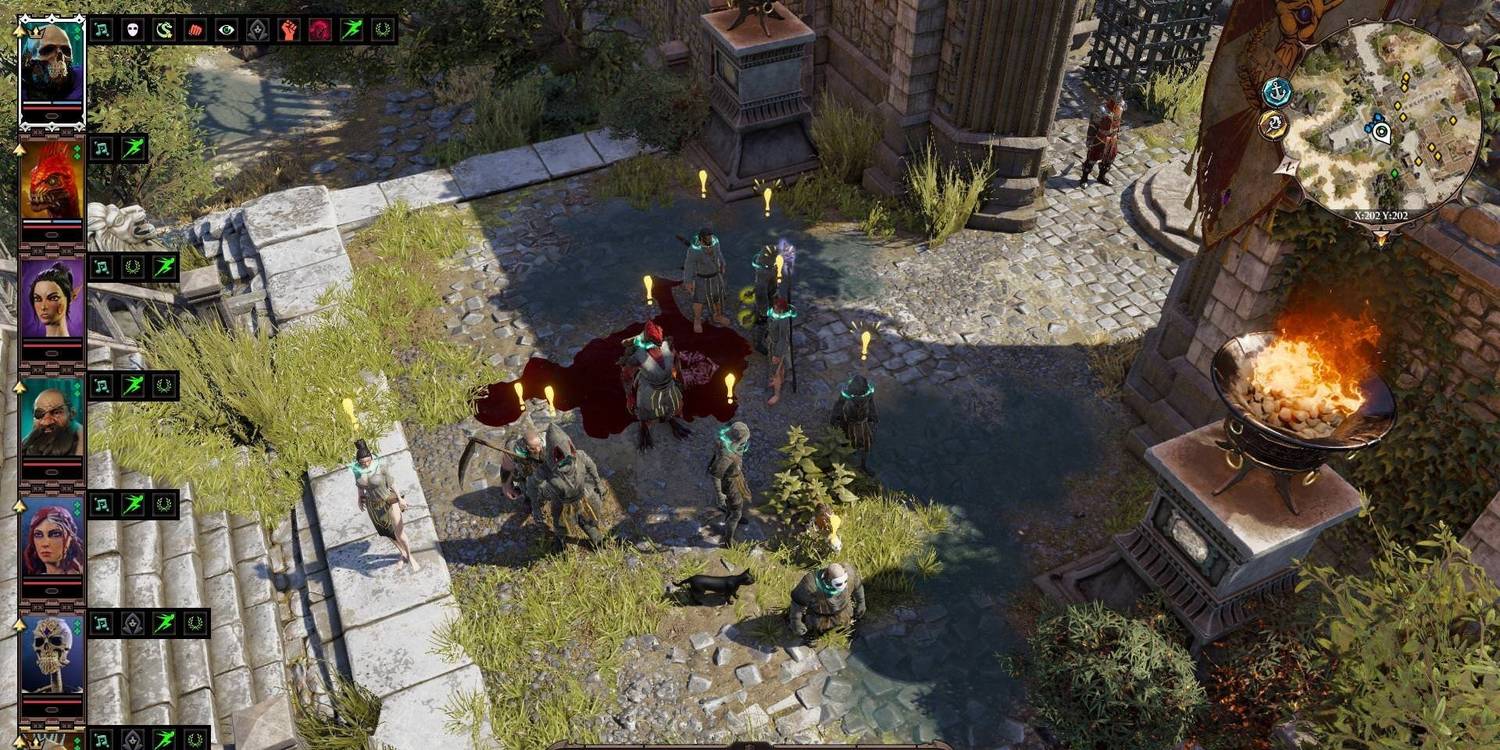Click the snake status effect icon in Fane's row
The width and height of the screenshot is (1500, 750).
pyautogui.click(x=164, y=28)
